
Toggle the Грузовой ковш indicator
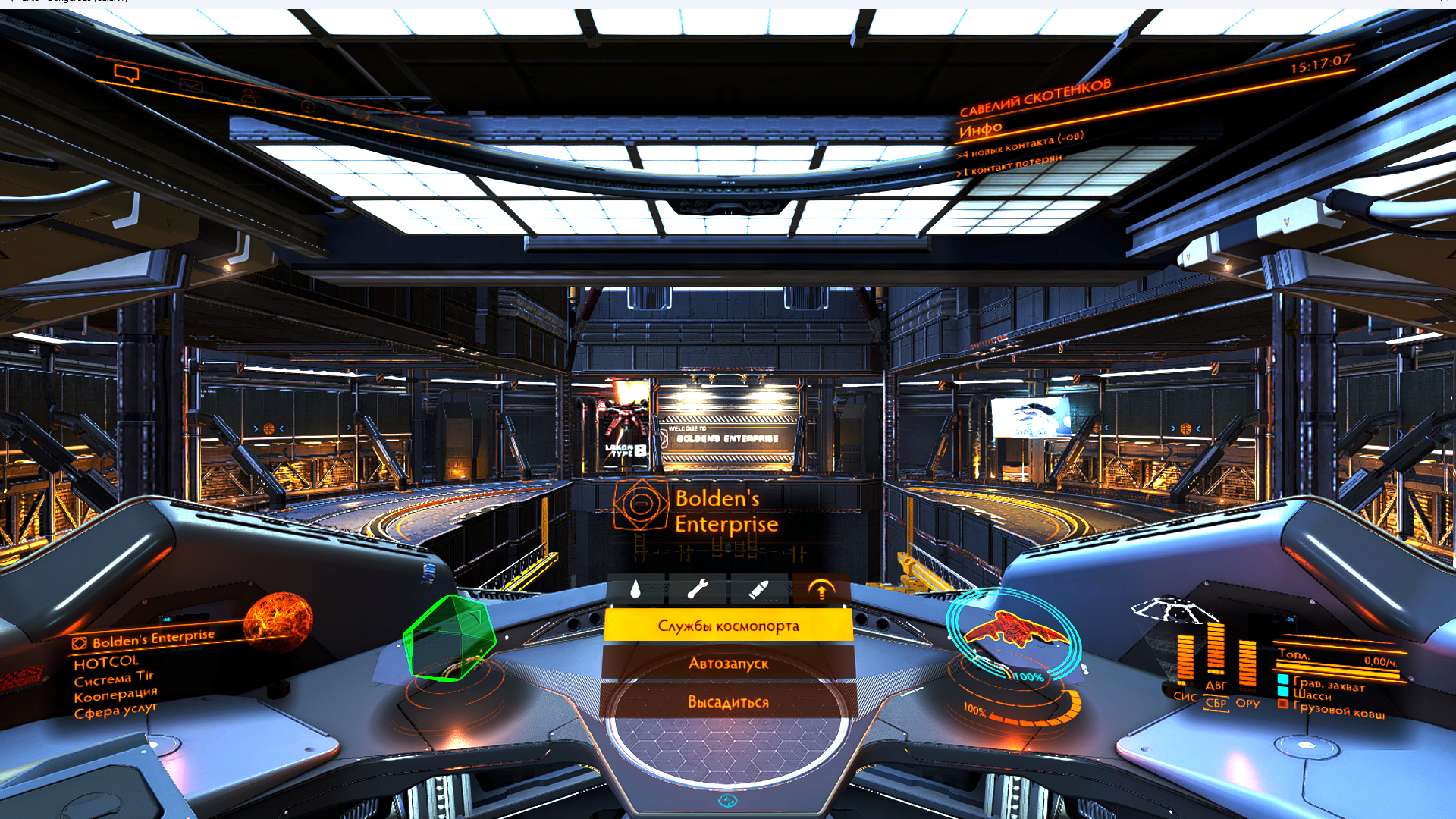point(1338,710)
